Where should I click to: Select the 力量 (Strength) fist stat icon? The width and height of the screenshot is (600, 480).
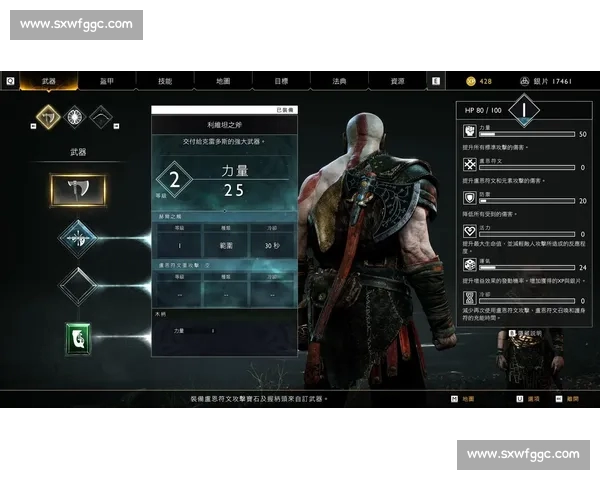click(469, 131)
